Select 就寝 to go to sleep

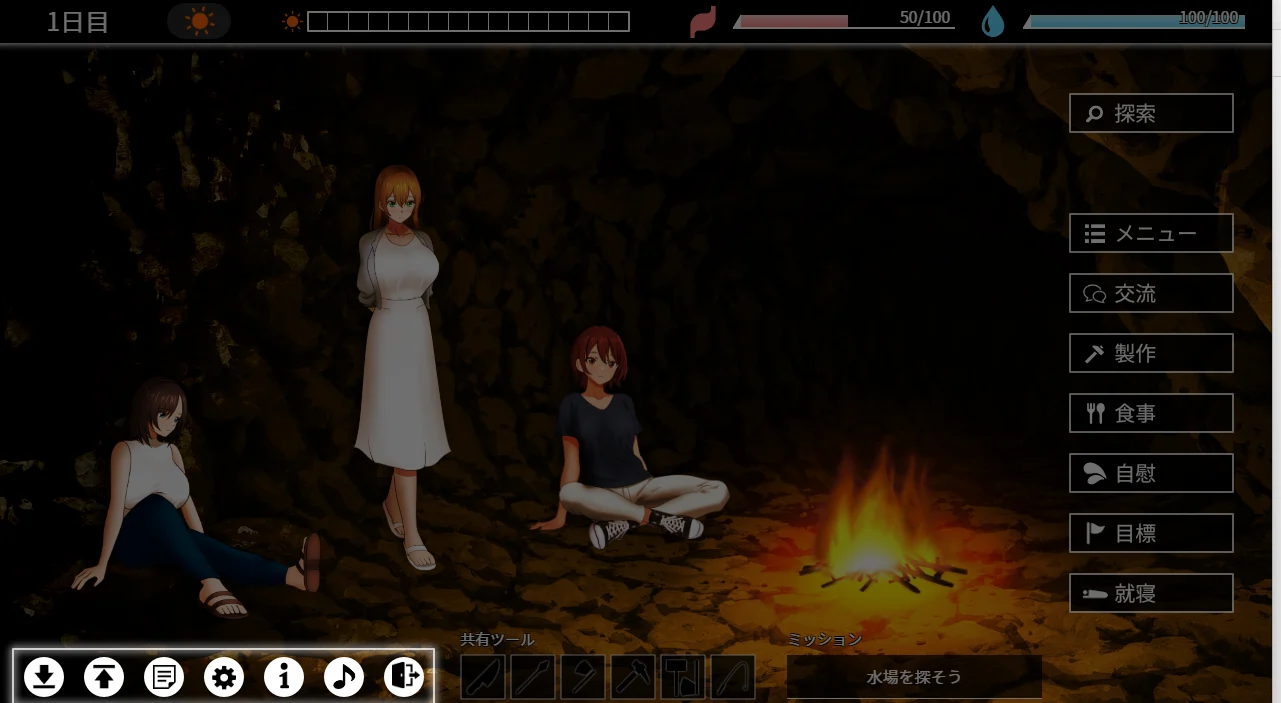[1151, 593]
